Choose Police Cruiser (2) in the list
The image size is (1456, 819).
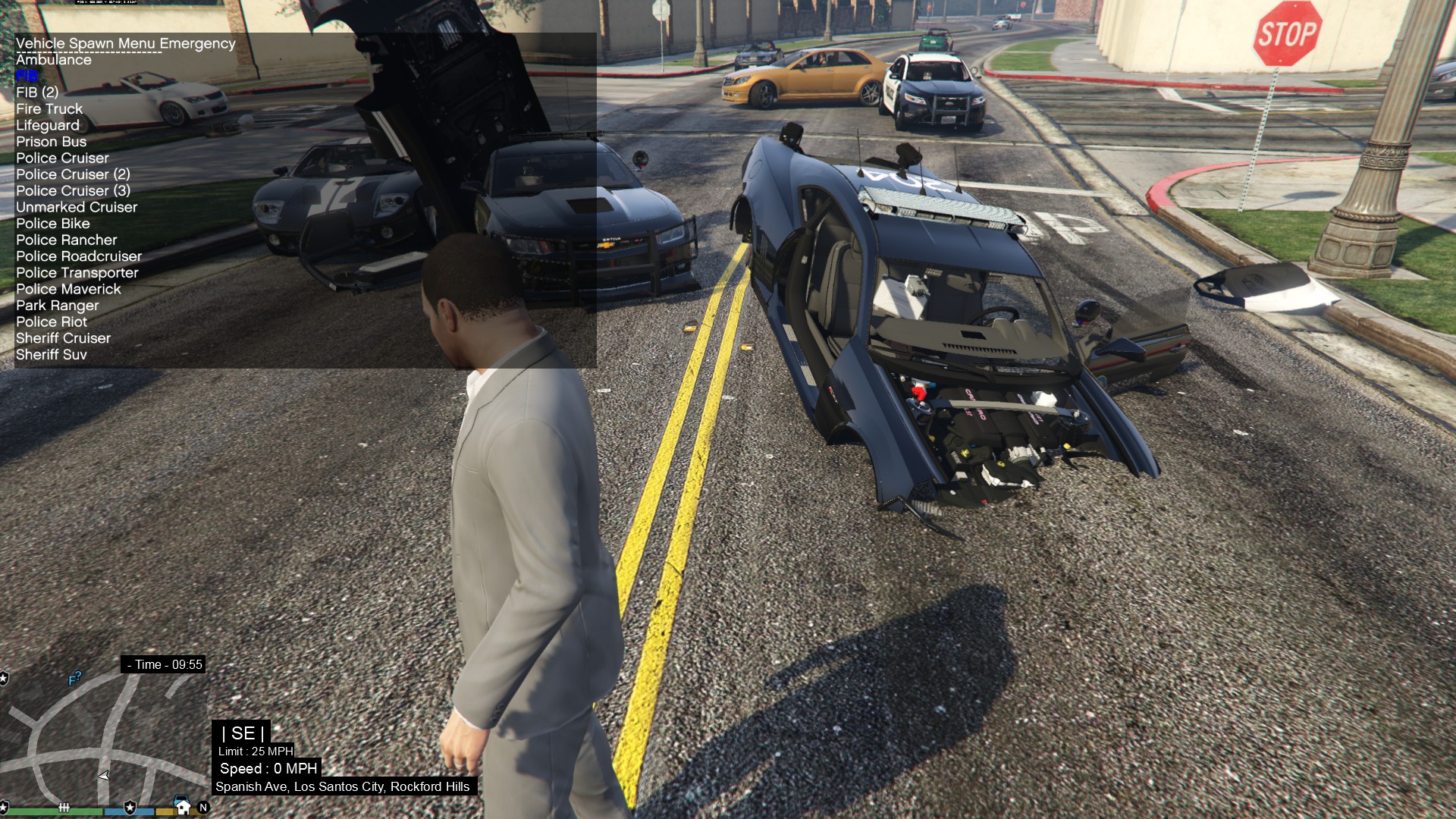[73, 174]
